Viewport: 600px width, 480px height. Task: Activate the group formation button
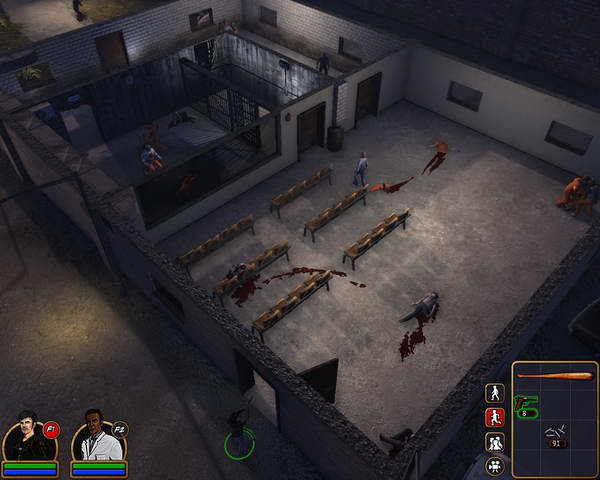pos(494,441)
